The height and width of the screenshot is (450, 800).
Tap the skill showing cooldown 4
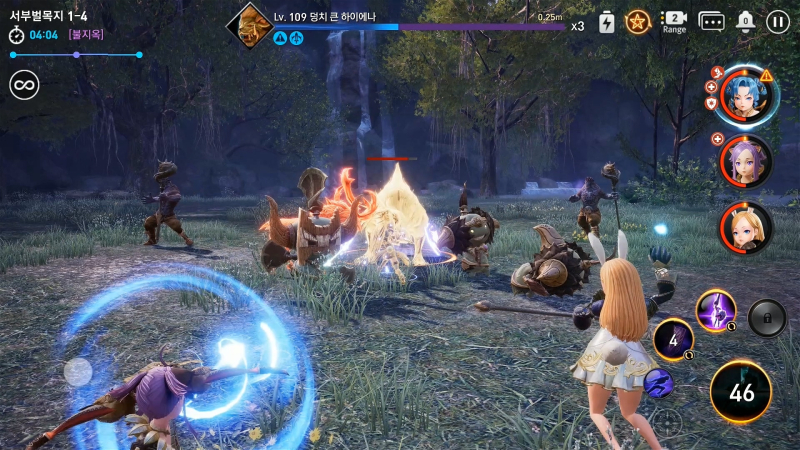673,341
